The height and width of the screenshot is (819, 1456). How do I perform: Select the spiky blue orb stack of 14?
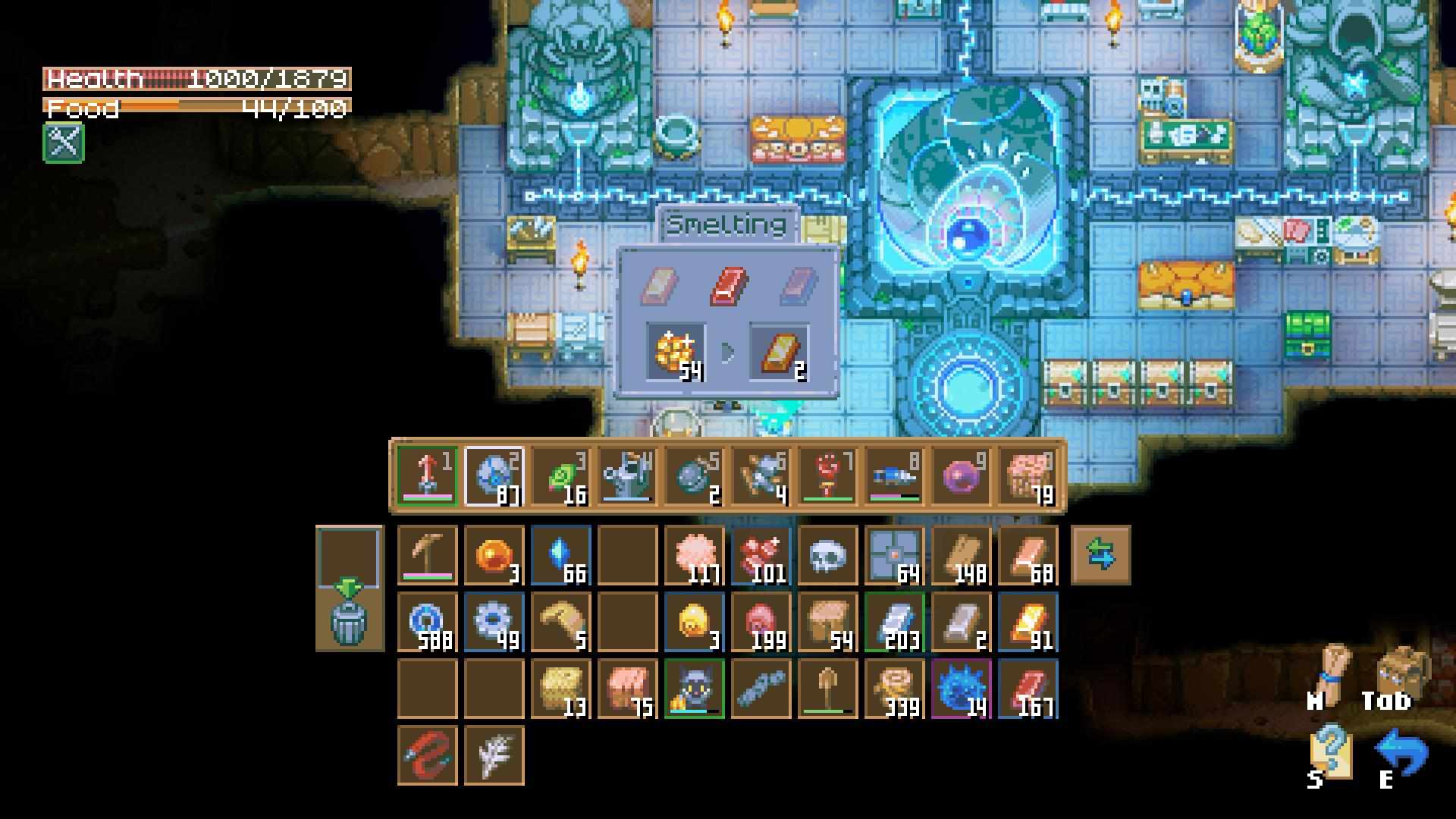[961, 689]
